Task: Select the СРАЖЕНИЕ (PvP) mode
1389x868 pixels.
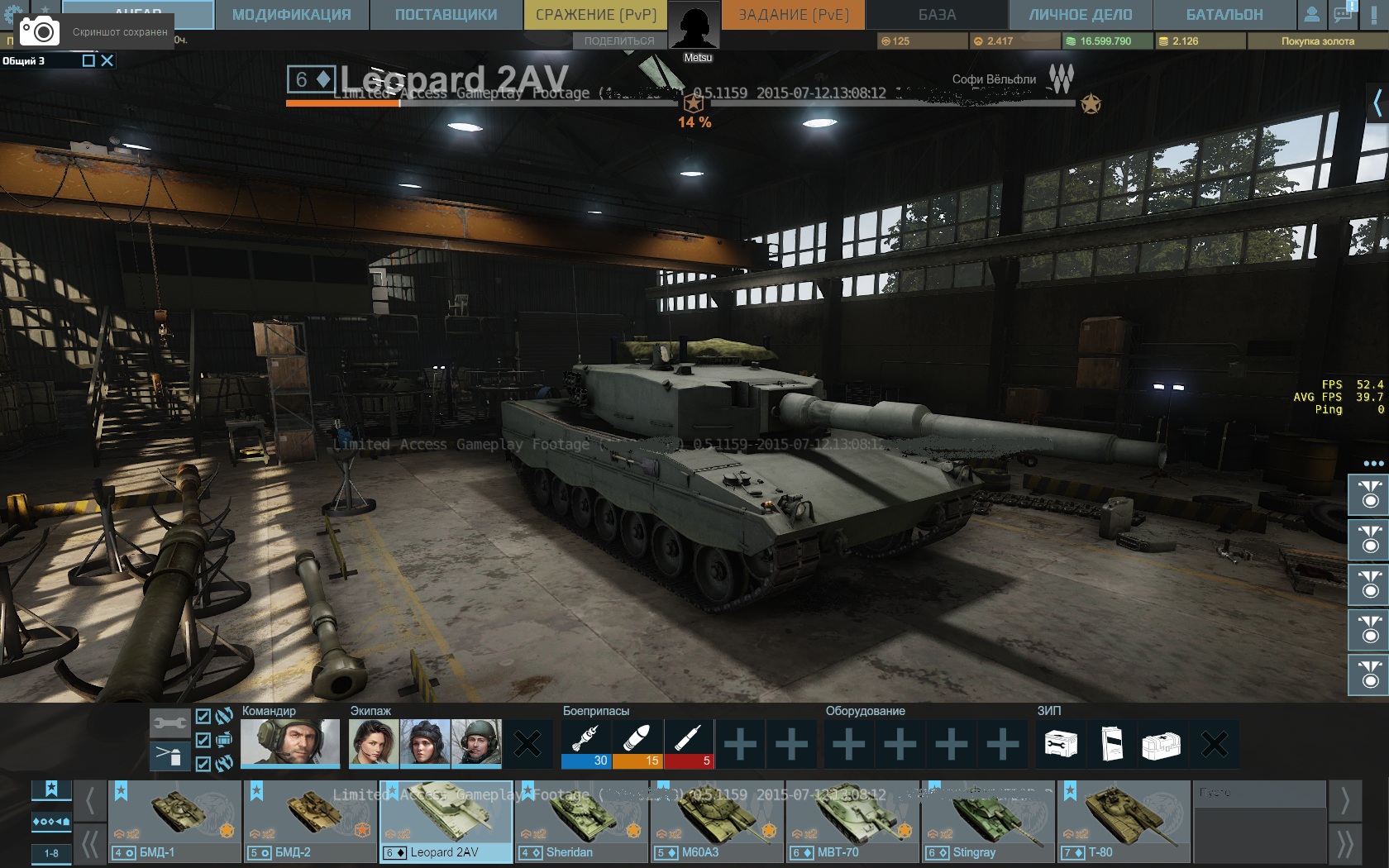Action: pyautogui.click(x=595, y=15)
